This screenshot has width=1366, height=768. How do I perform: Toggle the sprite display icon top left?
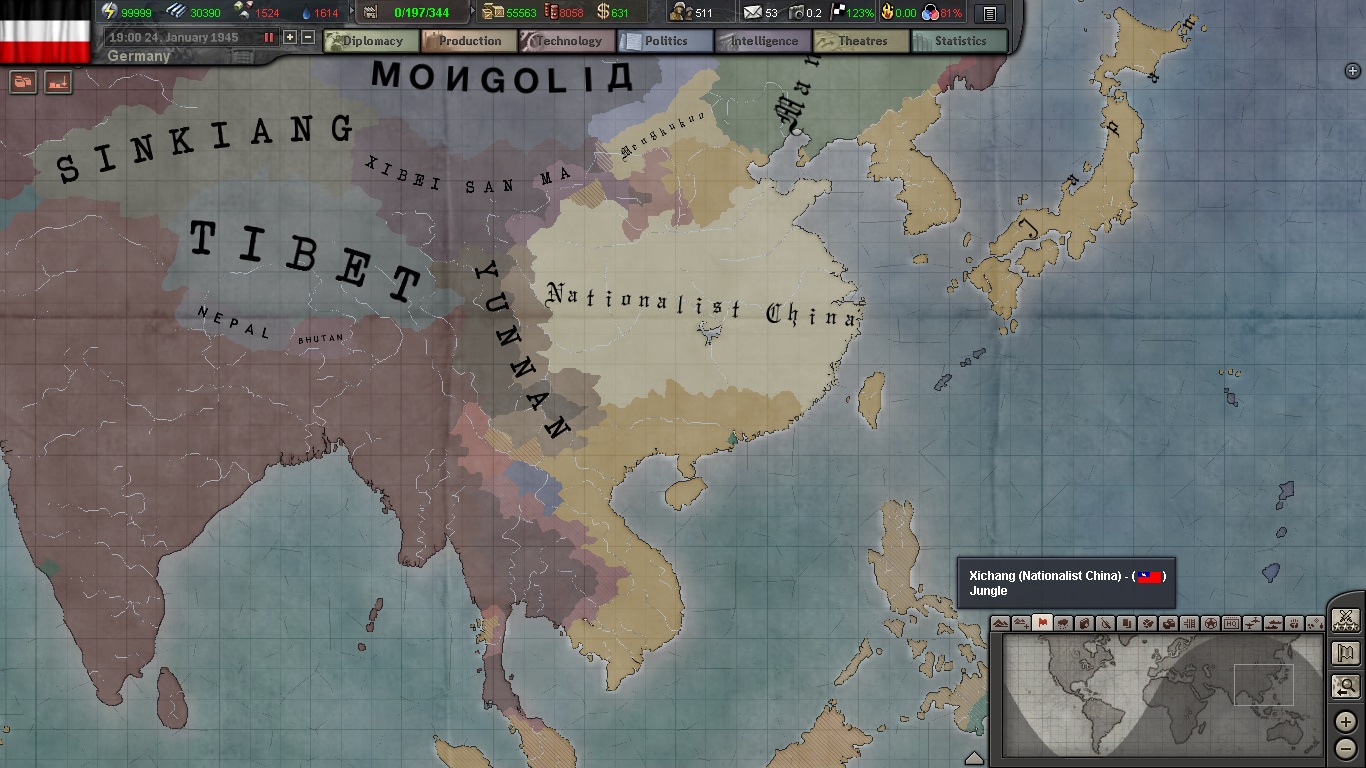58,84
